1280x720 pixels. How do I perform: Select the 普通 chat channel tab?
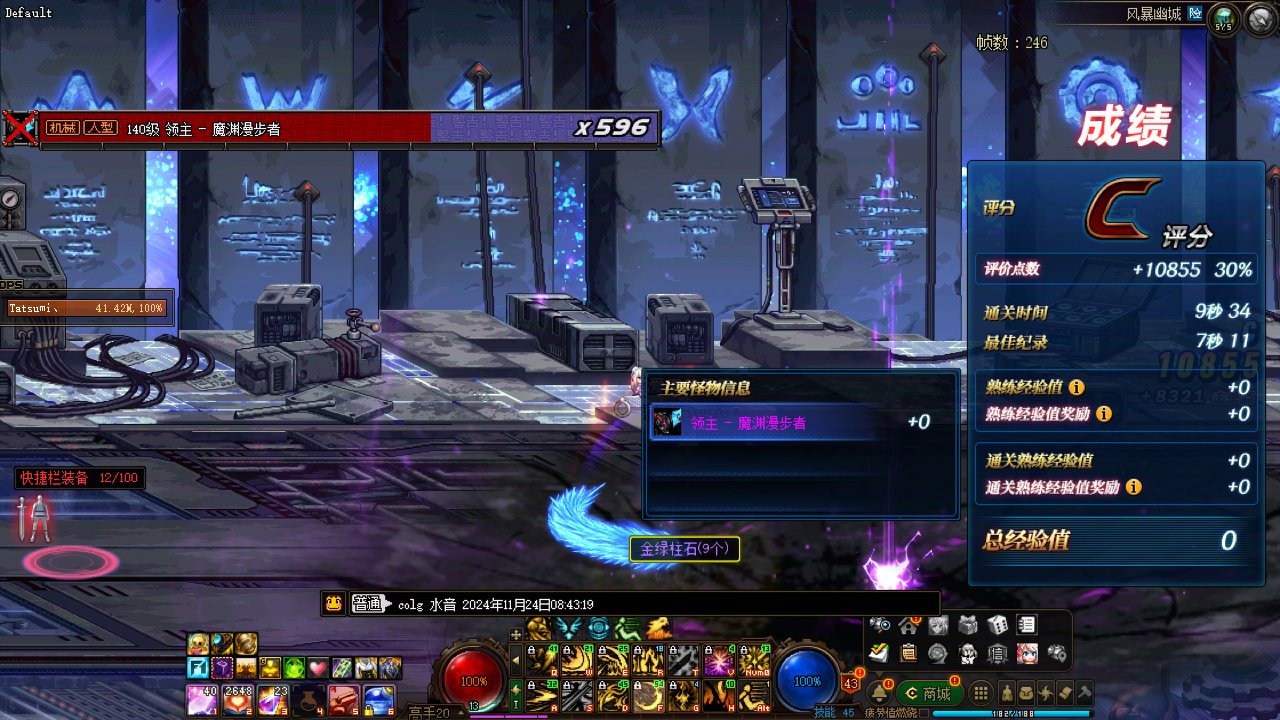click(368, 604)
